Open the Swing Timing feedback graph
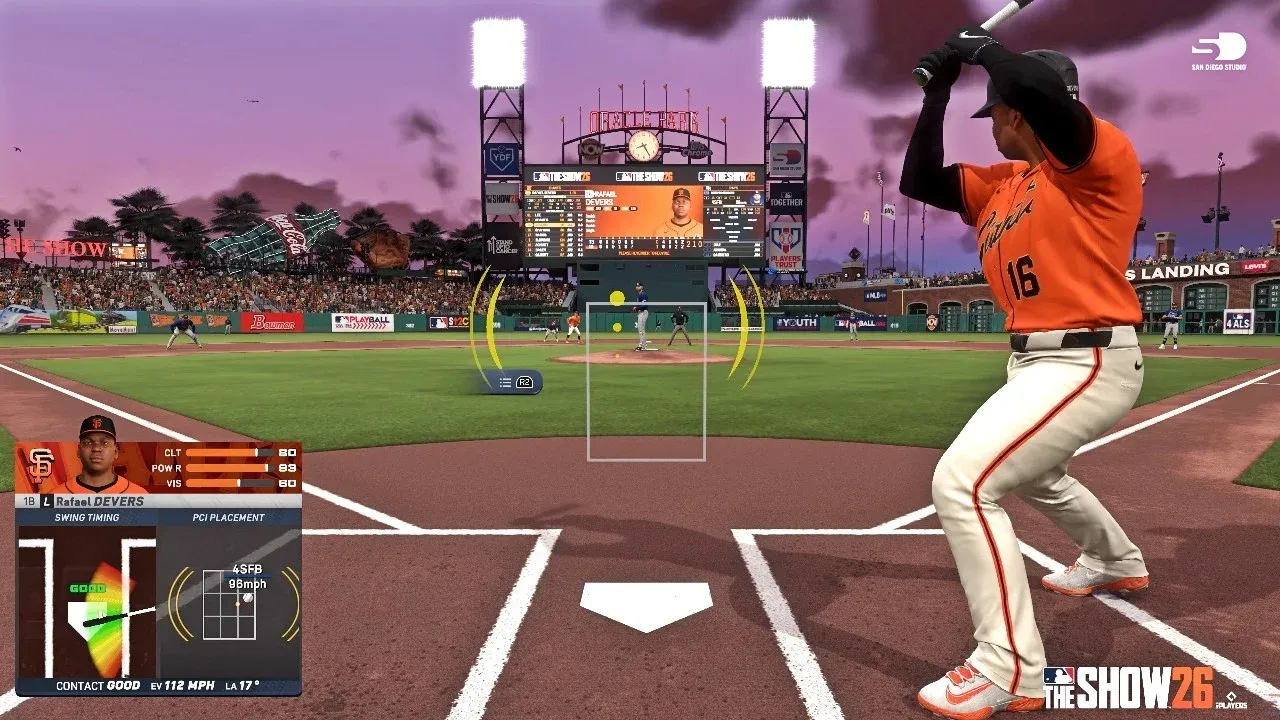 pos(88,606)
